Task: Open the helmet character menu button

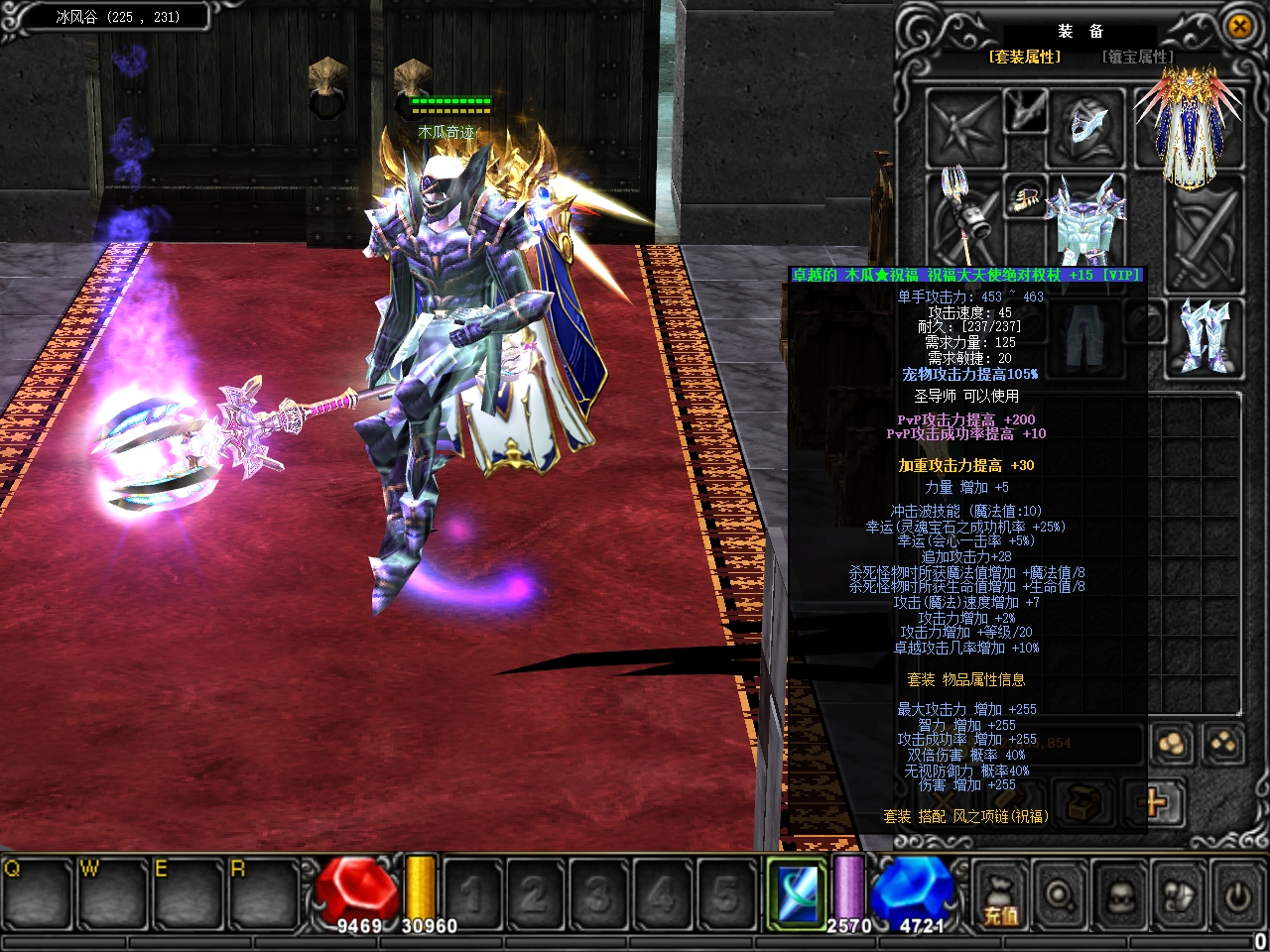Action: (x=1119, y=897)
